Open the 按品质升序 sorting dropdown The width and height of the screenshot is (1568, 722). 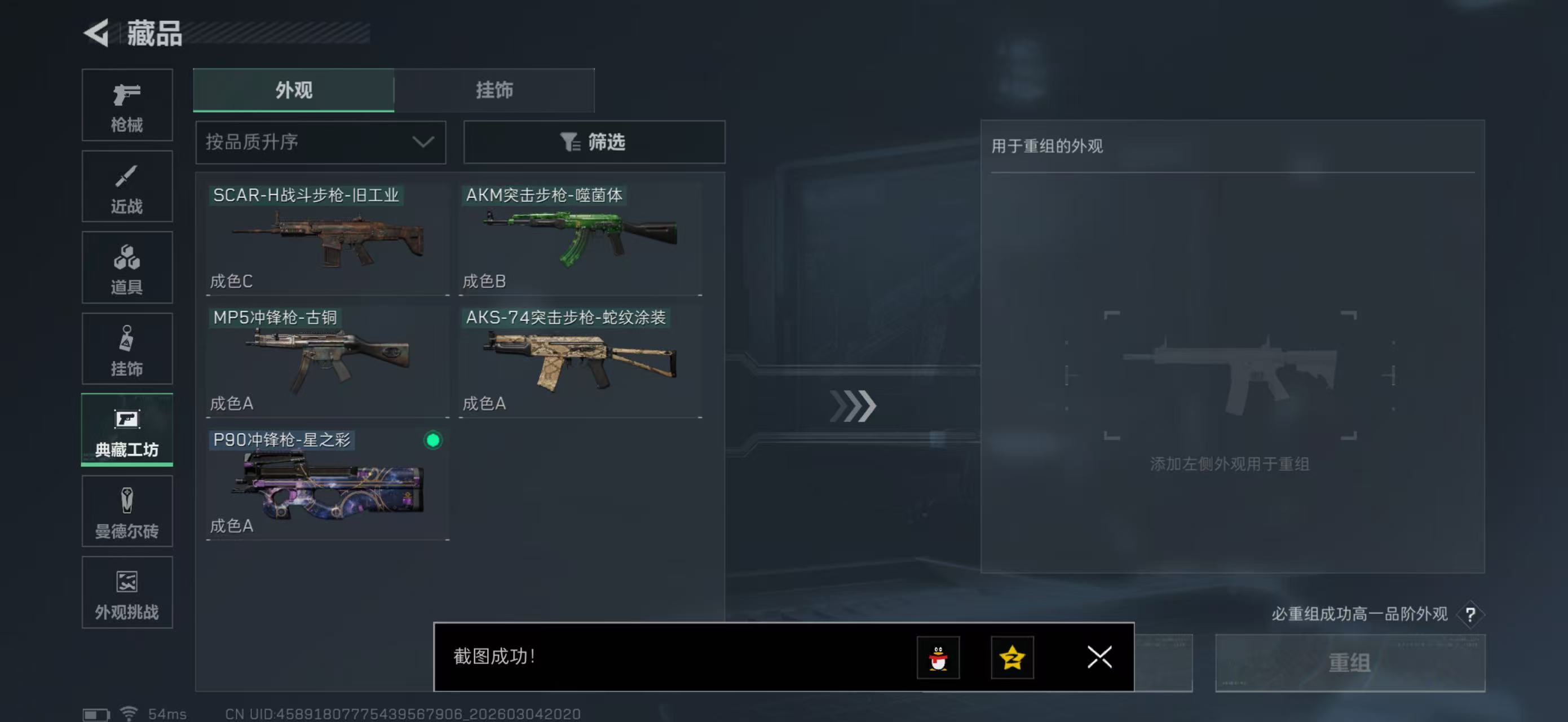pyautogui.click(x=321, y=142)
